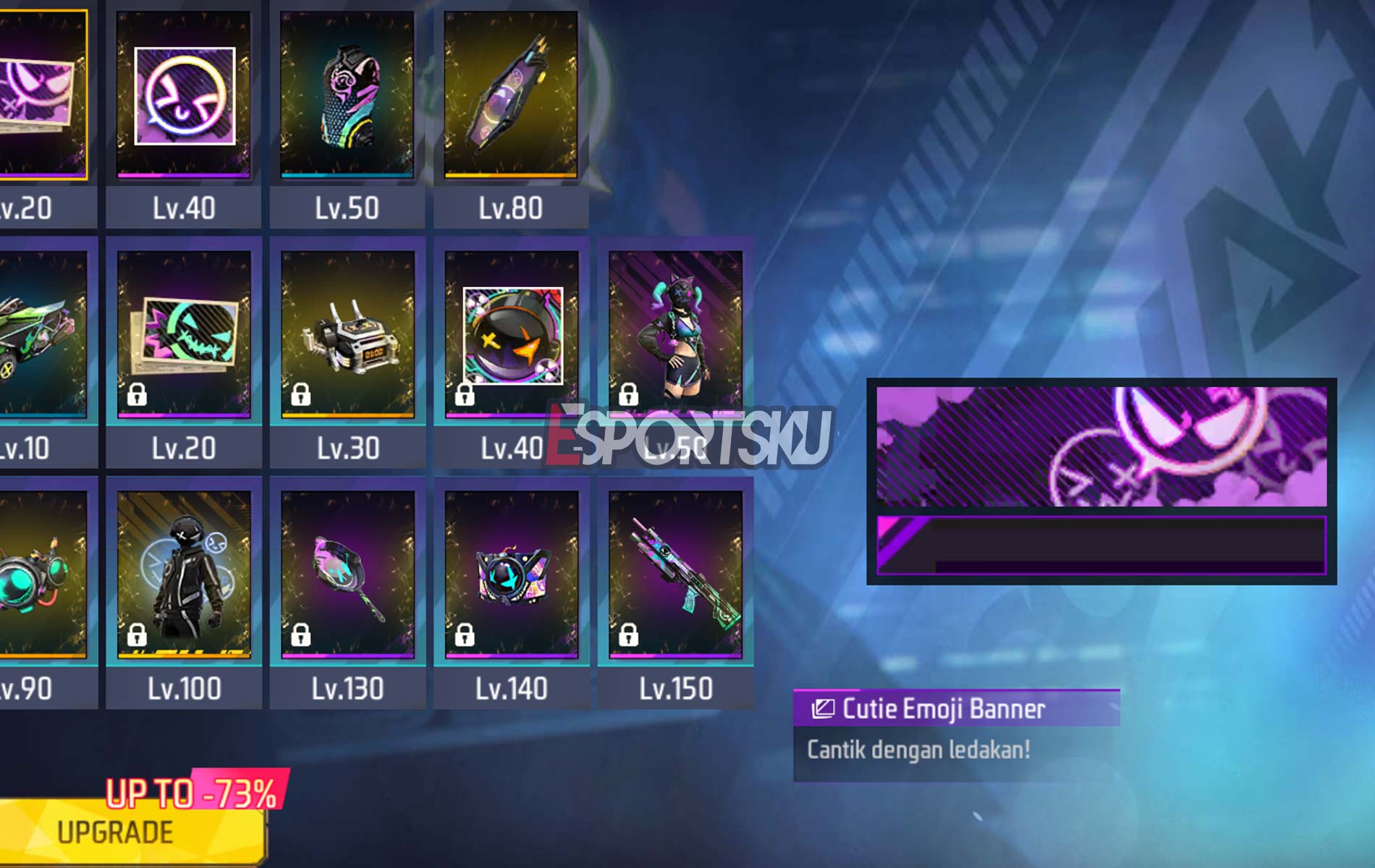Open the locked Lv.20 teal emoji banner
Screen dimensions: 1375x868
click(x=184, y=334)
